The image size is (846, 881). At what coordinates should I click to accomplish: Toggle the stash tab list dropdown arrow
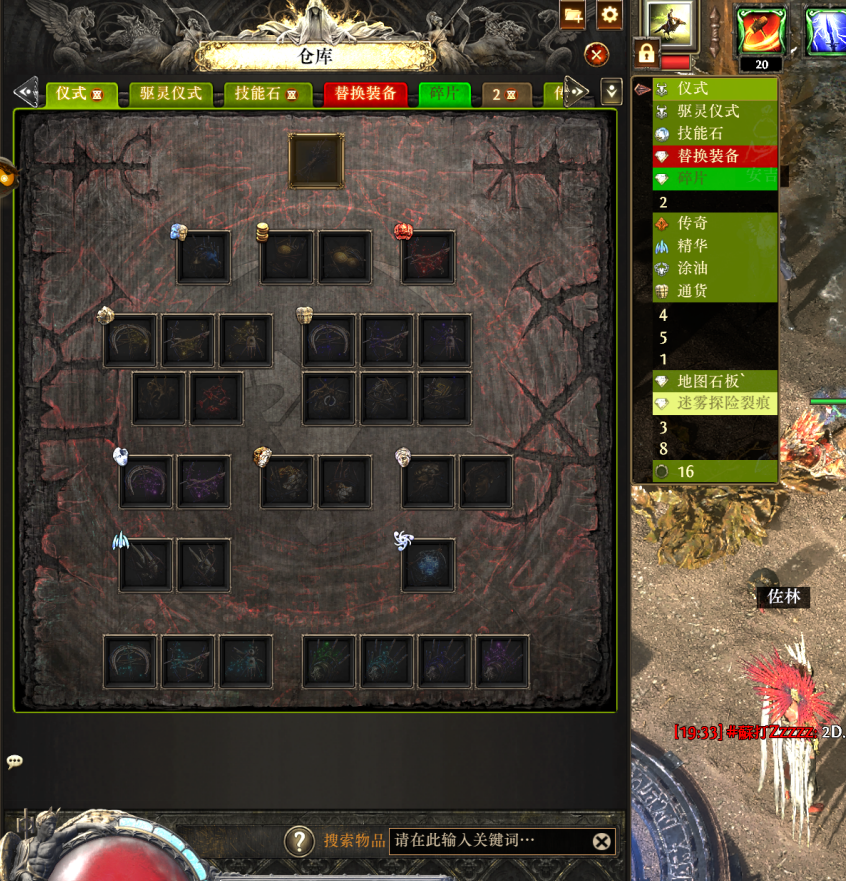(x=612, y=92)
